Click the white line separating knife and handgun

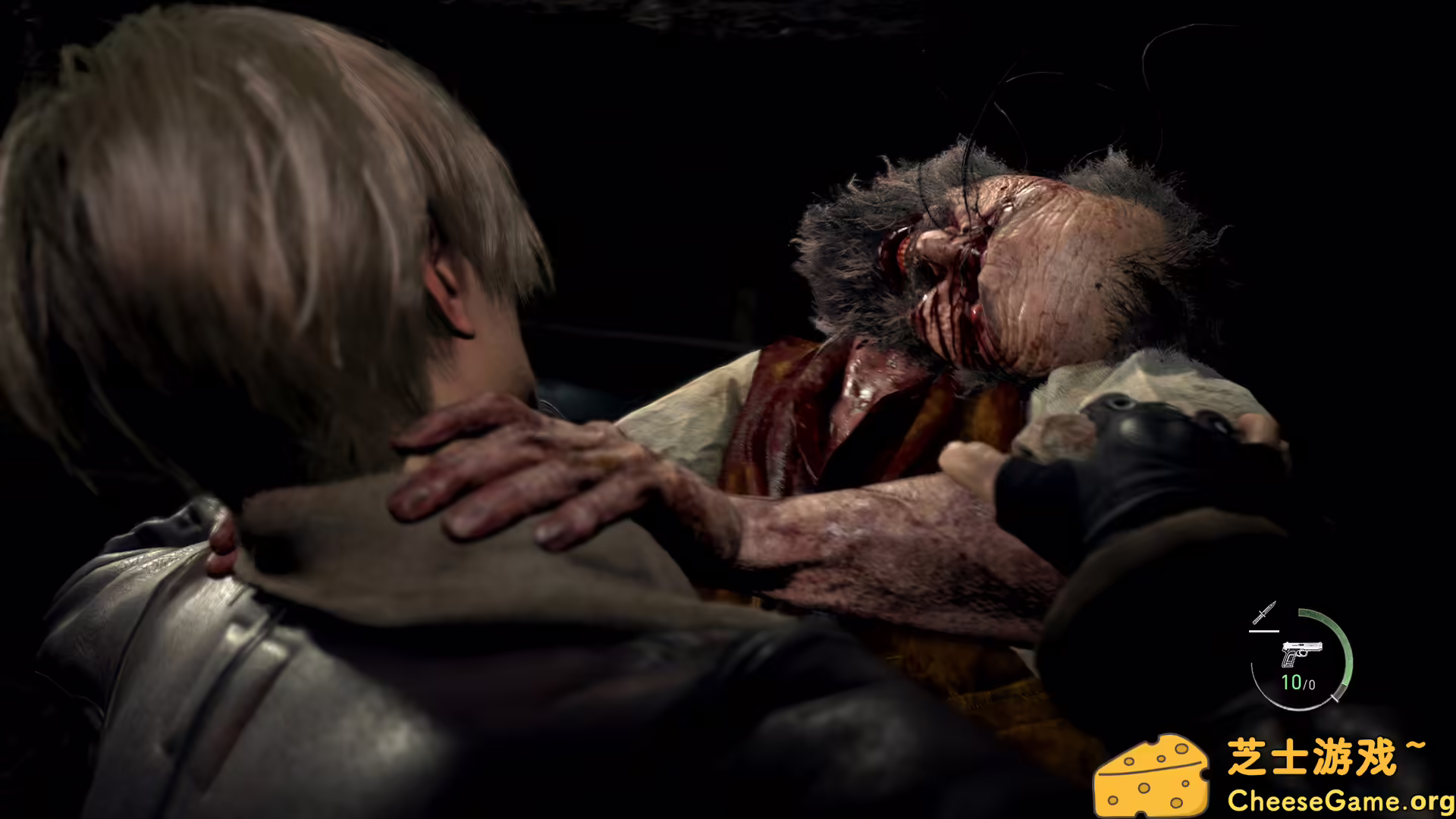(x=1264, y=632)
